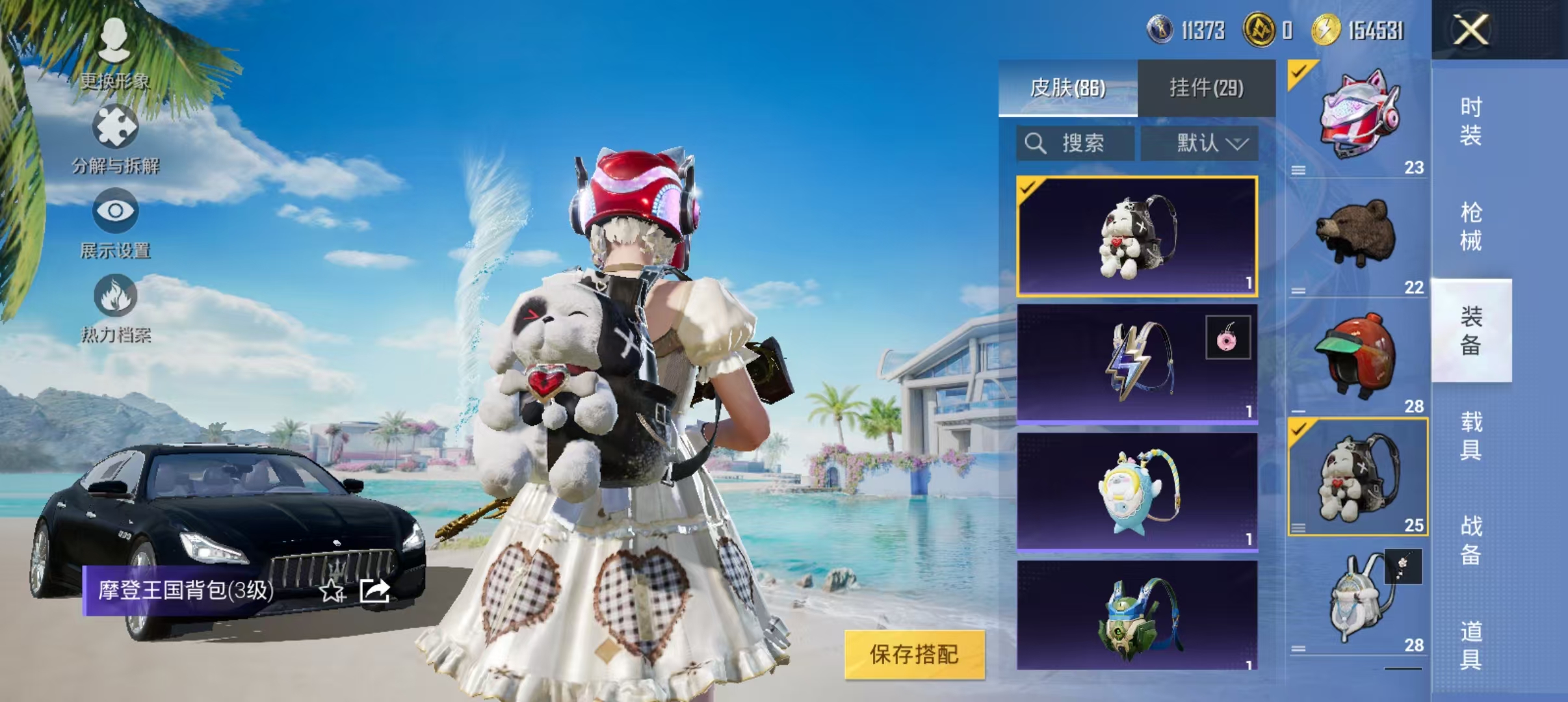The image size is (1568, 702).
Task: Open the 默认 sorting dropdown
Action: (x=1199, y=144)
